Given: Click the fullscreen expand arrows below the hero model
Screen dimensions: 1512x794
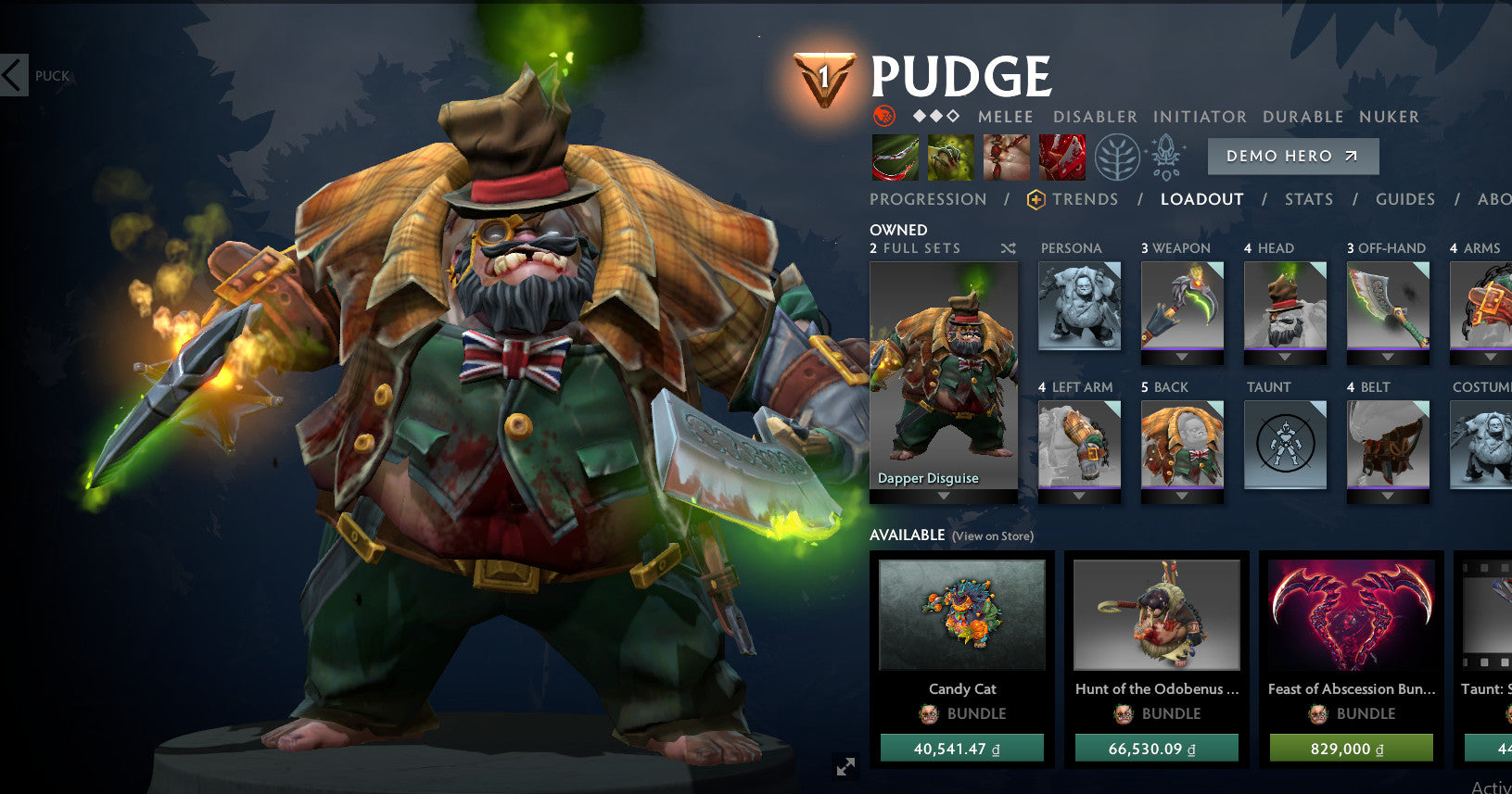Looking at the screenshot, I should [845, 764].
